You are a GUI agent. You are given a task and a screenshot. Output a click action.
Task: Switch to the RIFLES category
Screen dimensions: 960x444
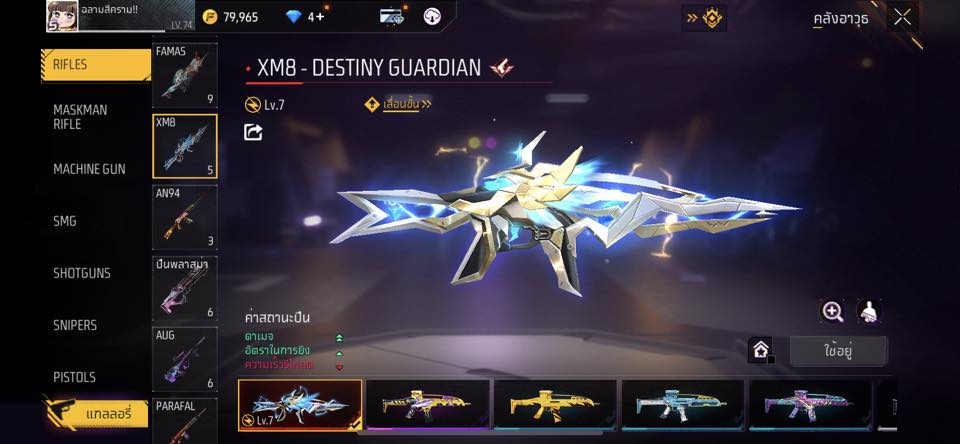pos(95,65)
